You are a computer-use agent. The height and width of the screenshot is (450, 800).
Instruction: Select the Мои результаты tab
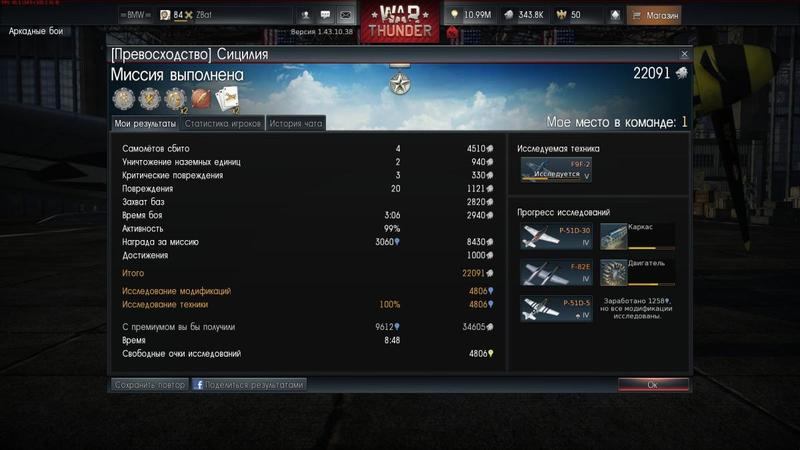click(x=145, y=123)
